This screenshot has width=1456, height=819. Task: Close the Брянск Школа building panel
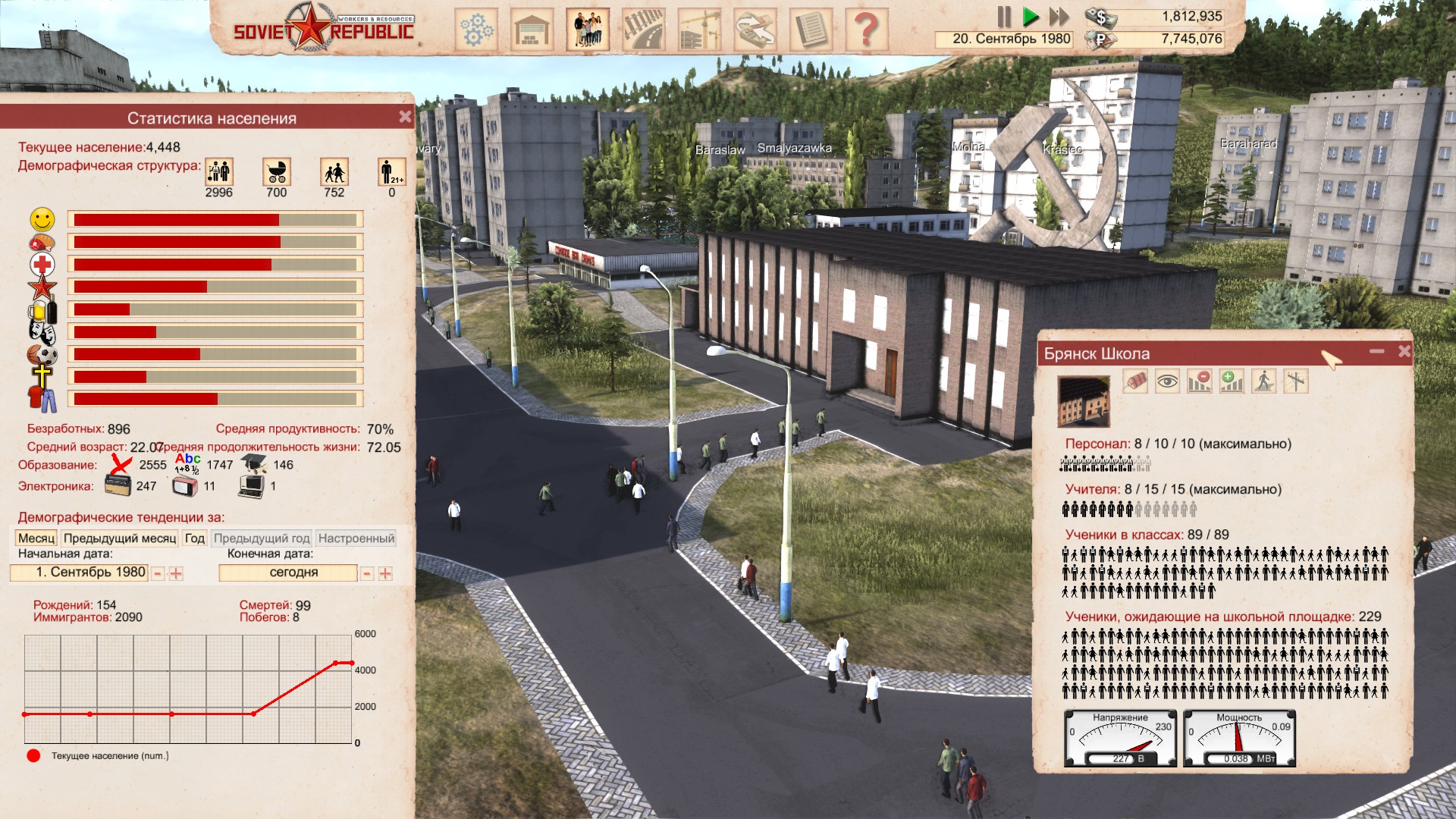pyautogui.click(x=1404, y=351)
